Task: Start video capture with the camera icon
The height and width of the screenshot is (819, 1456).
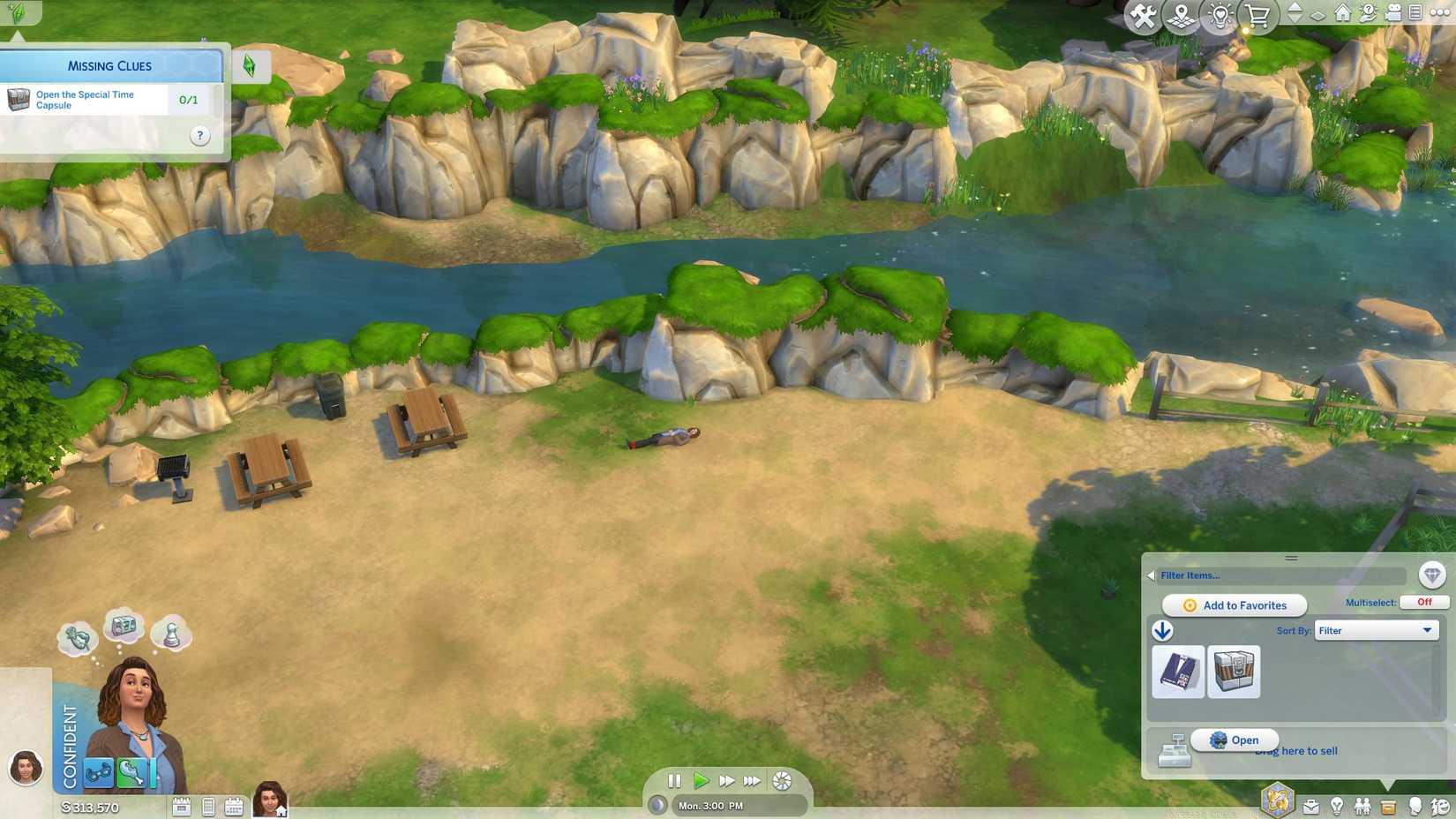Action: pyautogui.click(x=1392, y=13)
